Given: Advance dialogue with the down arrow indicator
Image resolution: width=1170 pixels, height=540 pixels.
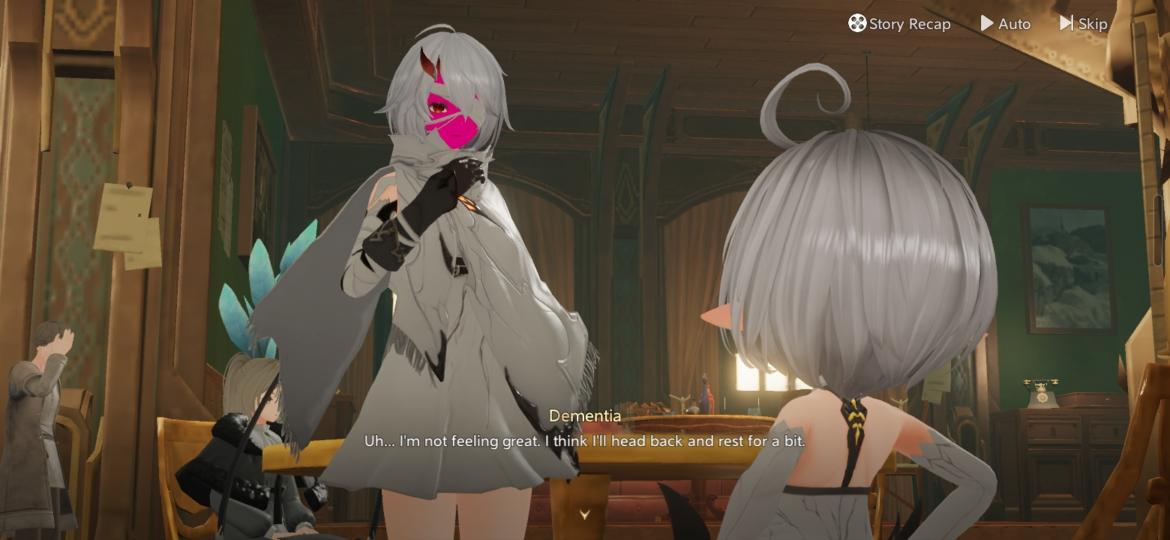Looking at the screenshot, I should 585,514.
